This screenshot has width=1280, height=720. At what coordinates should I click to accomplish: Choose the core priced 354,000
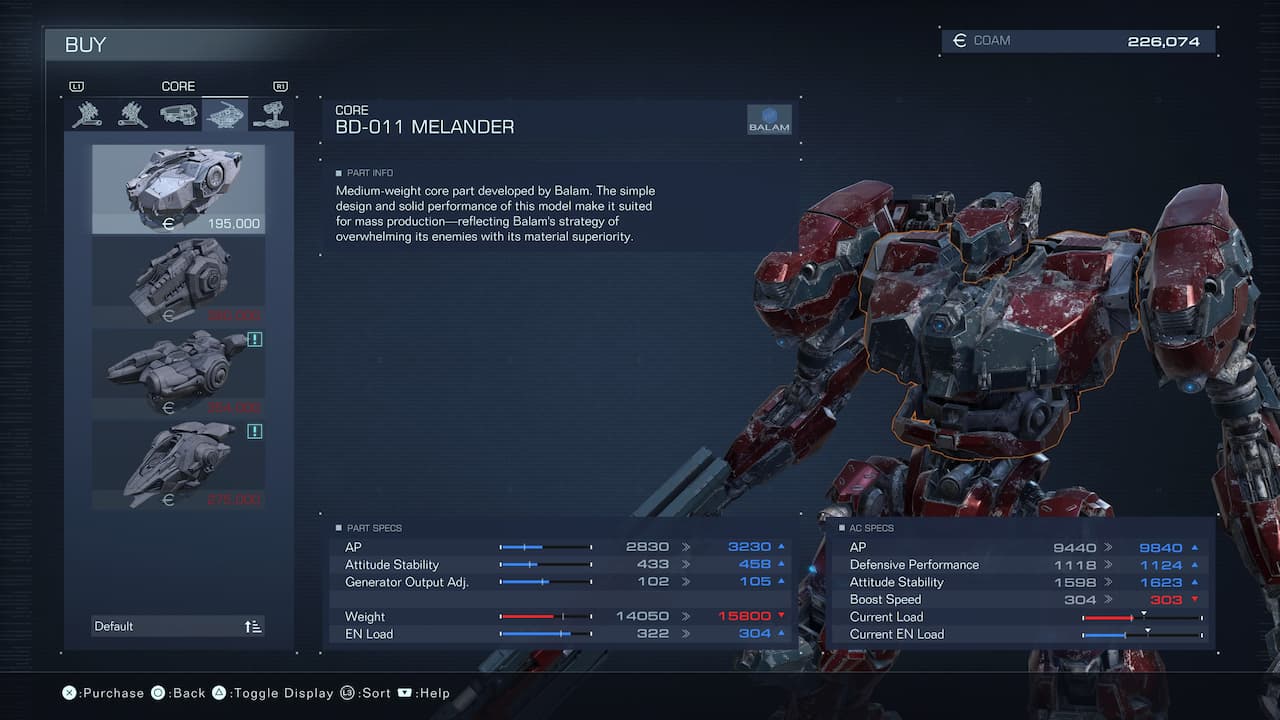(x=178, y=372)
